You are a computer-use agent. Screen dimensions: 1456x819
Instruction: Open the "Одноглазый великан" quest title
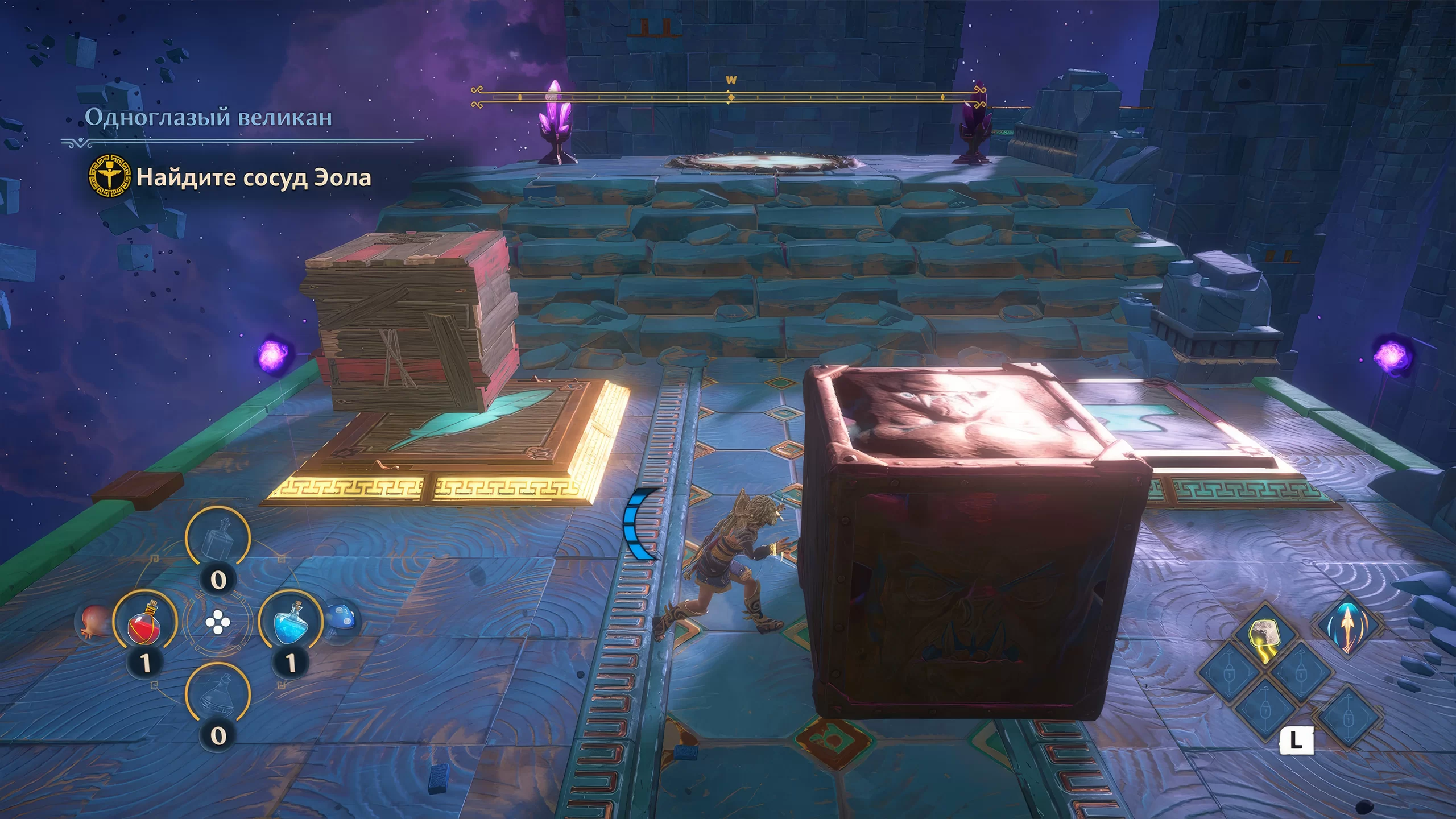pyautogui.click(x=208, y=117)
